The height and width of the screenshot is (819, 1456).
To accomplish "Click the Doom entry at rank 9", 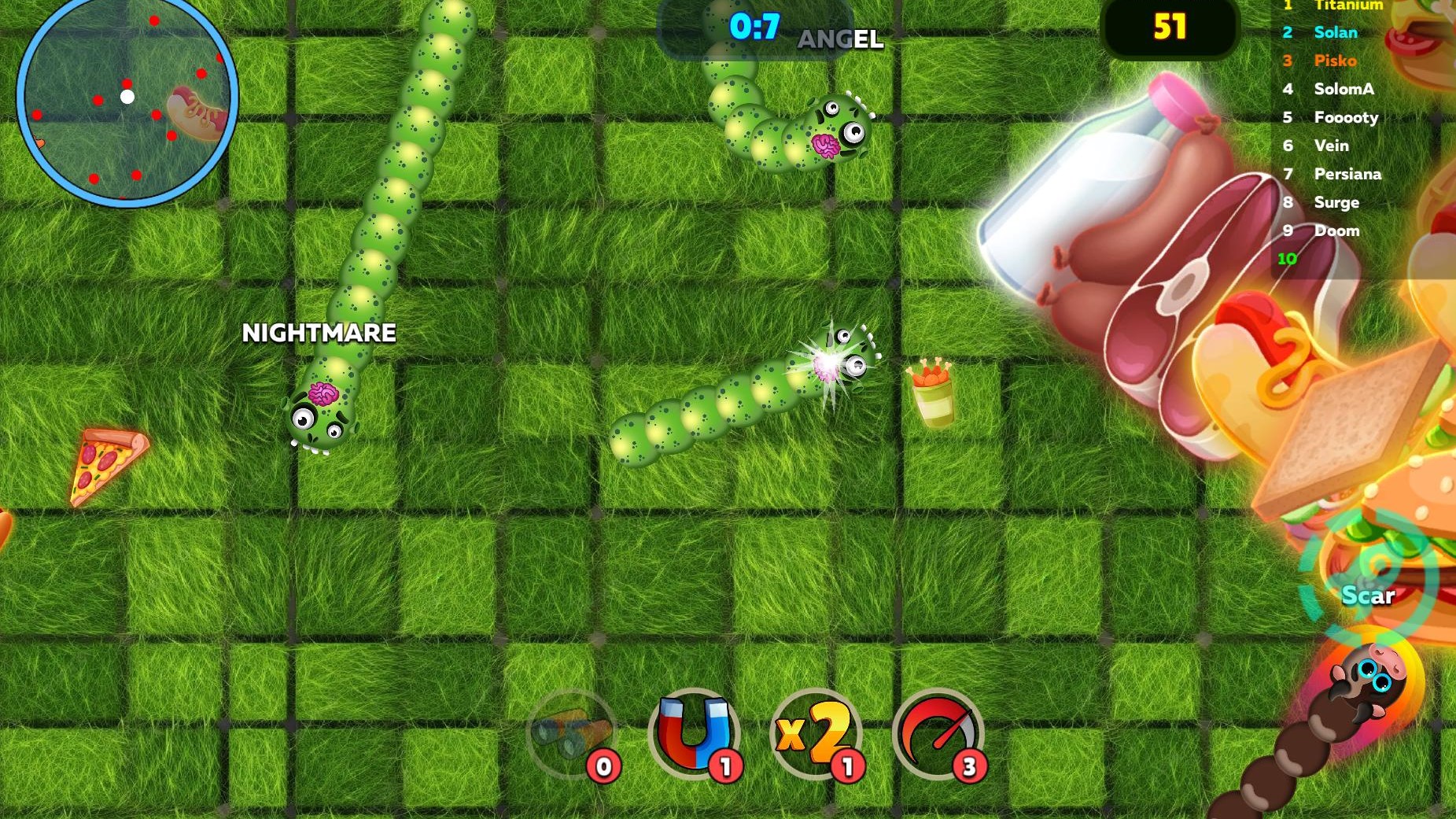I will point(1336,231).
